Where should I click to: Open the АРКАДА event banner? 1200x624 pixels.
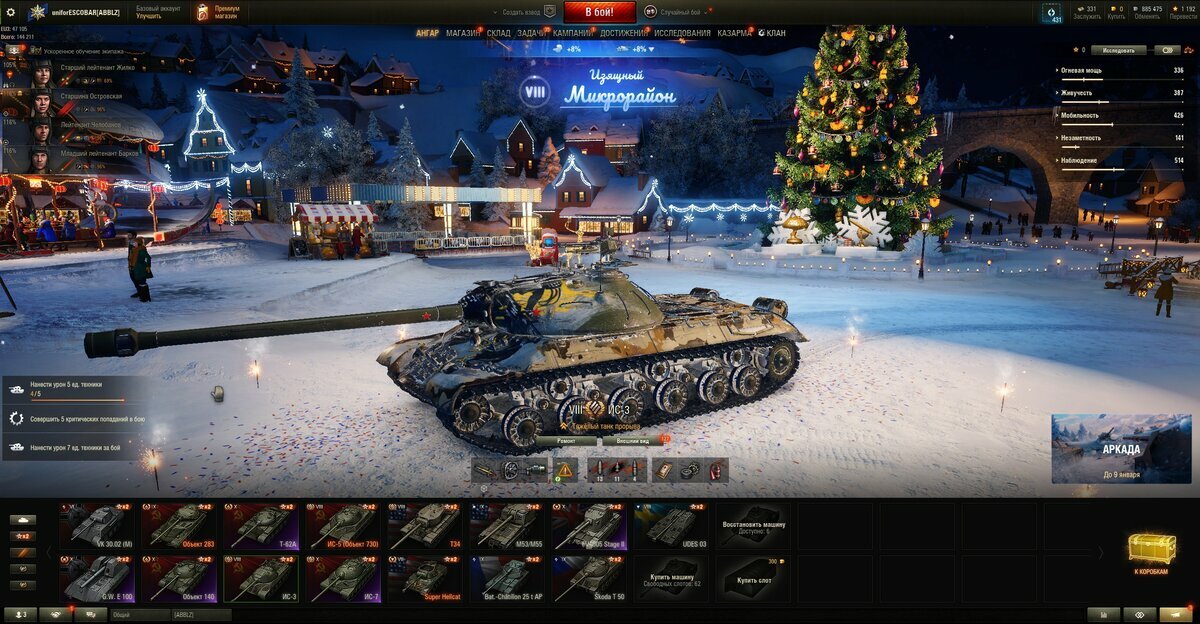click(x=1121, y=448)
